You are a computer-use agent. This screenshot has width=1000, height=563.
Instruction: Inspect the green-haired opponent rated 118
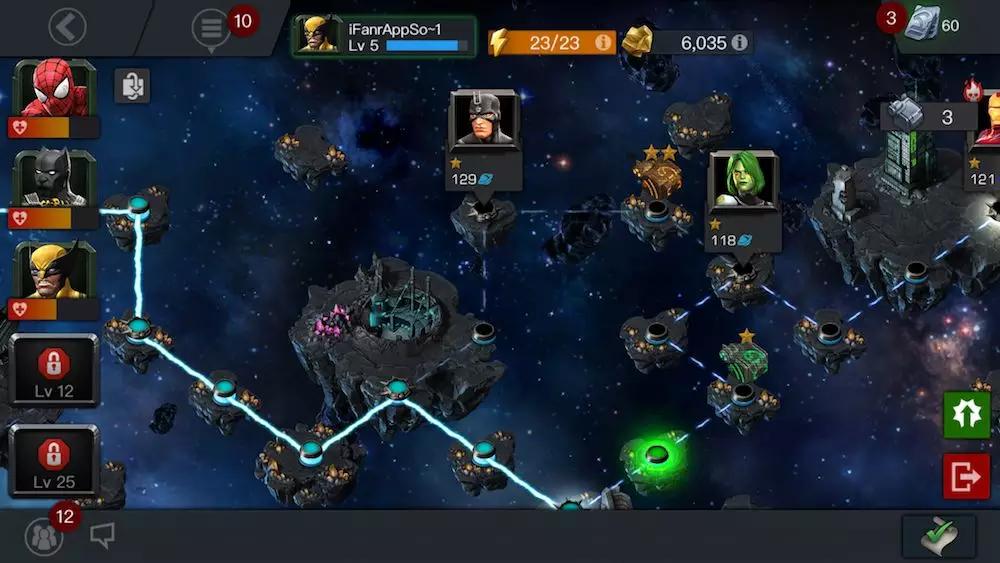pos(743,187)
